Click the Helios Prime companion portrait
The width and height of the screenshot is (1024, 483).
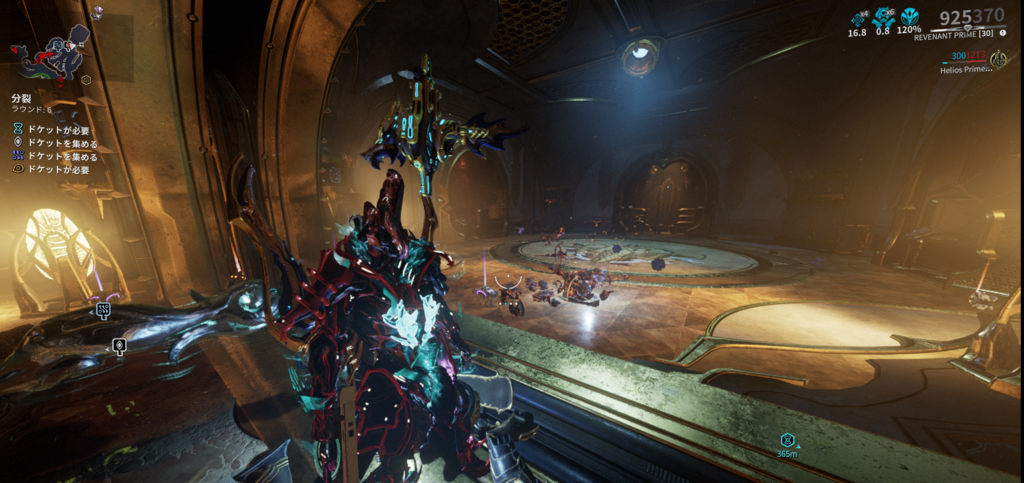click(997, 60)
